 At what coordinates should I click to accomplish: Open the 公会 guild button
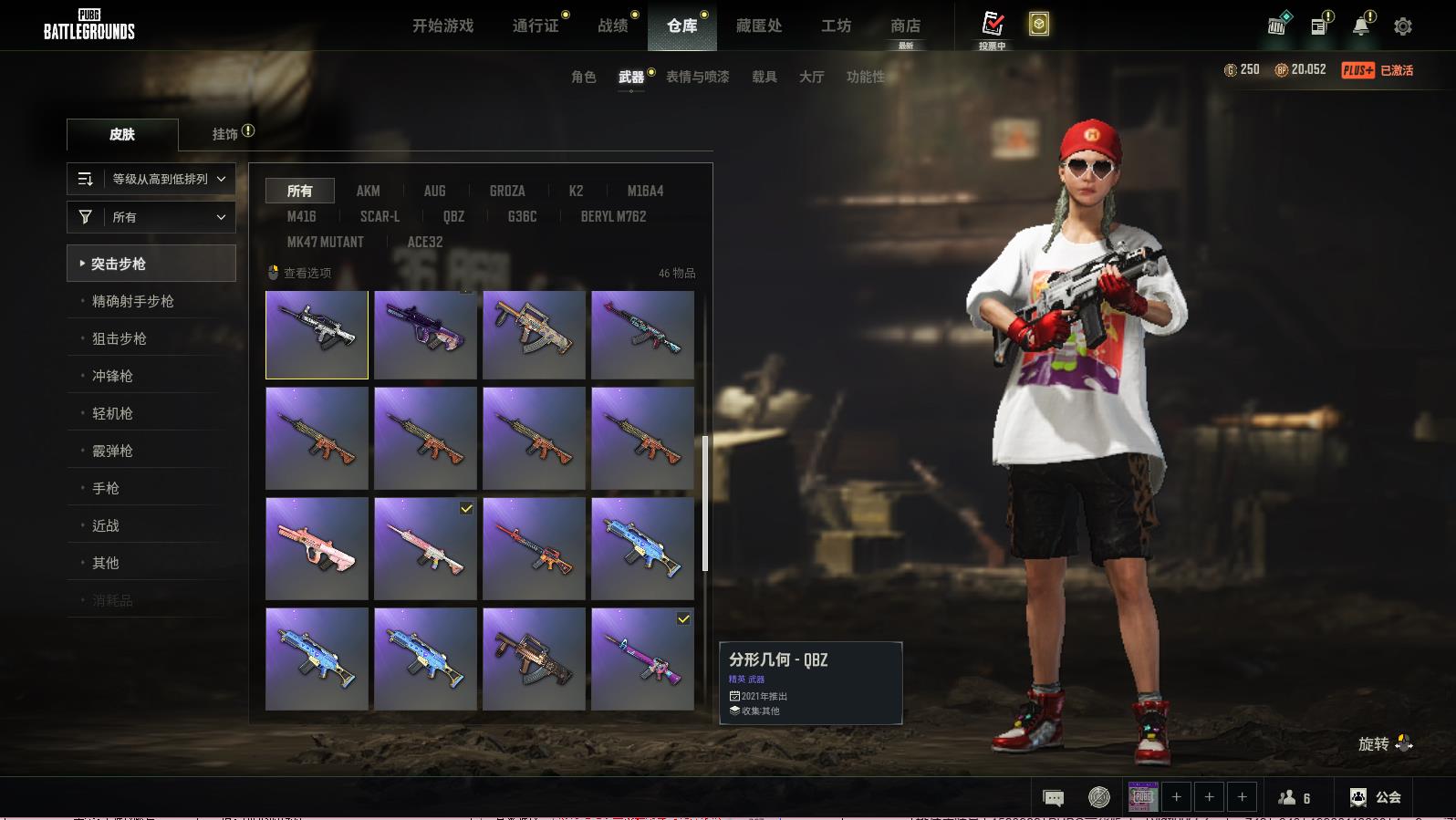coord(1377,797)
